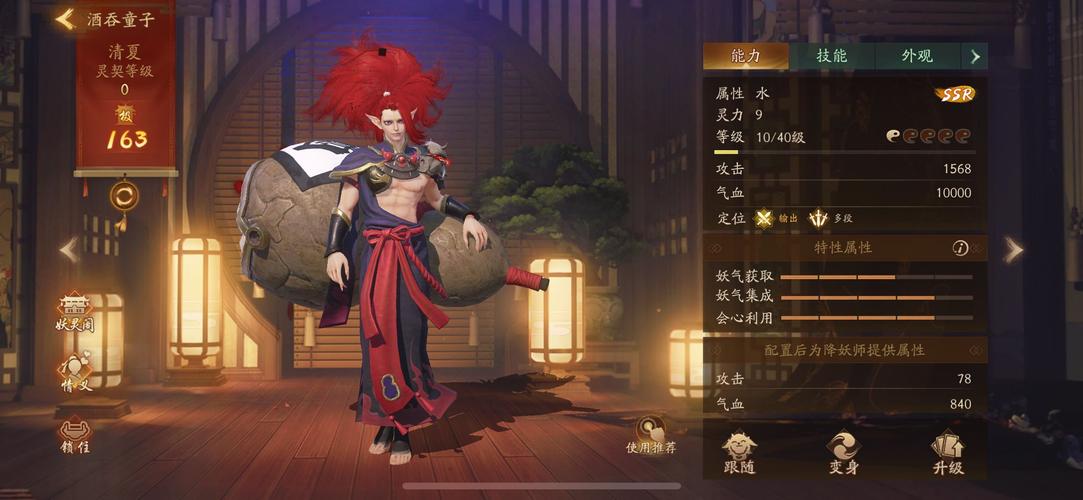The height and width of the screenshot is (500, 1083).
Task: Go back using the top-left arrow
Action: tap(66, 19)
